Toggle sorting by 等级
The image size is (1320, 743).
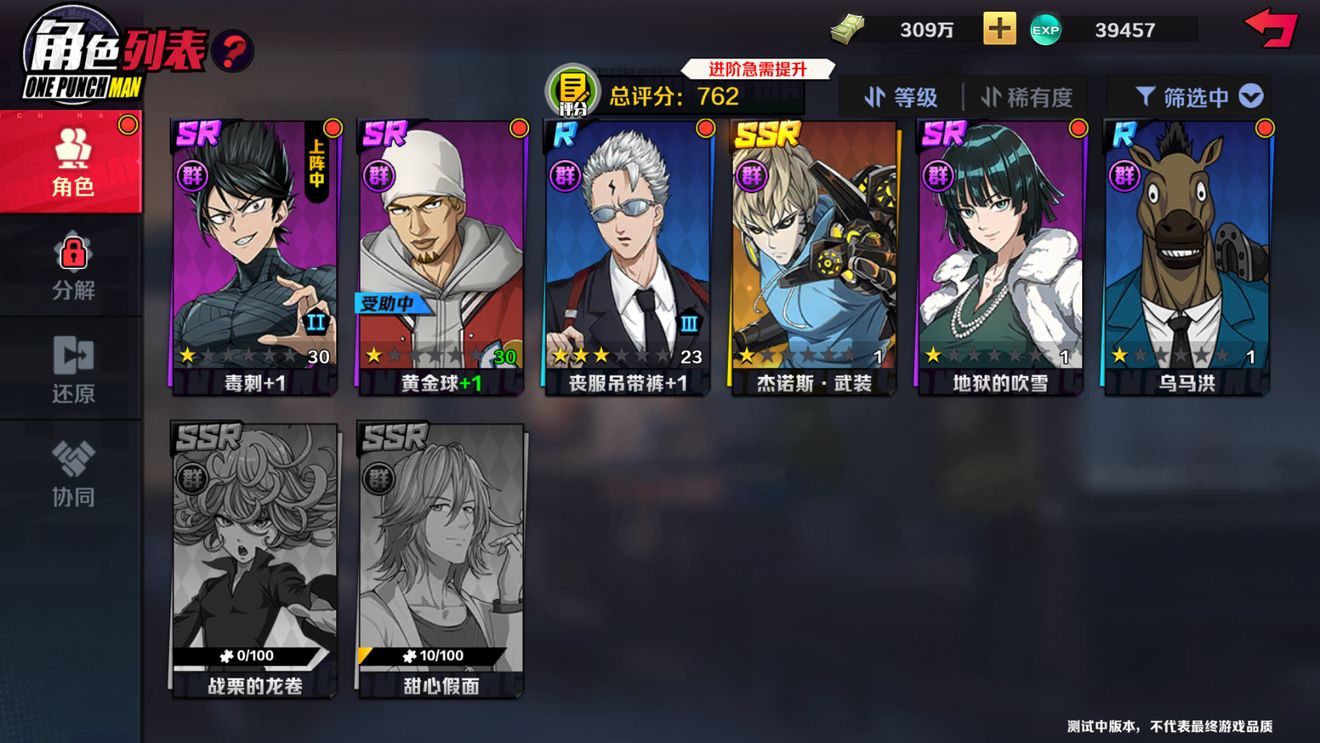[904, 97]
